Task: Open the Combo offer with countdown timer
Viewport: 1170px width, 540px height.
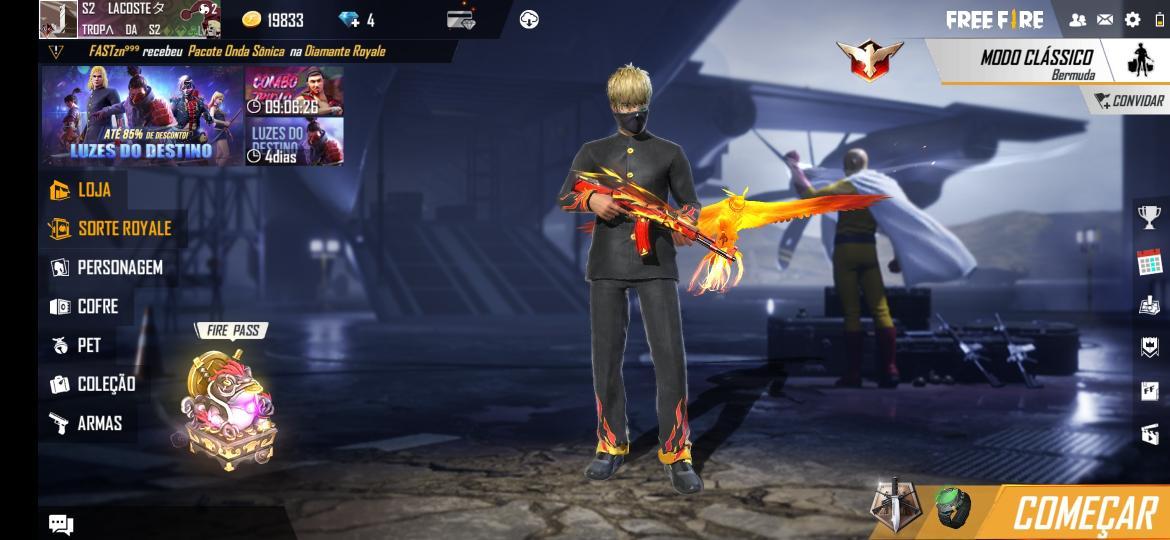Action: [294, 91]
